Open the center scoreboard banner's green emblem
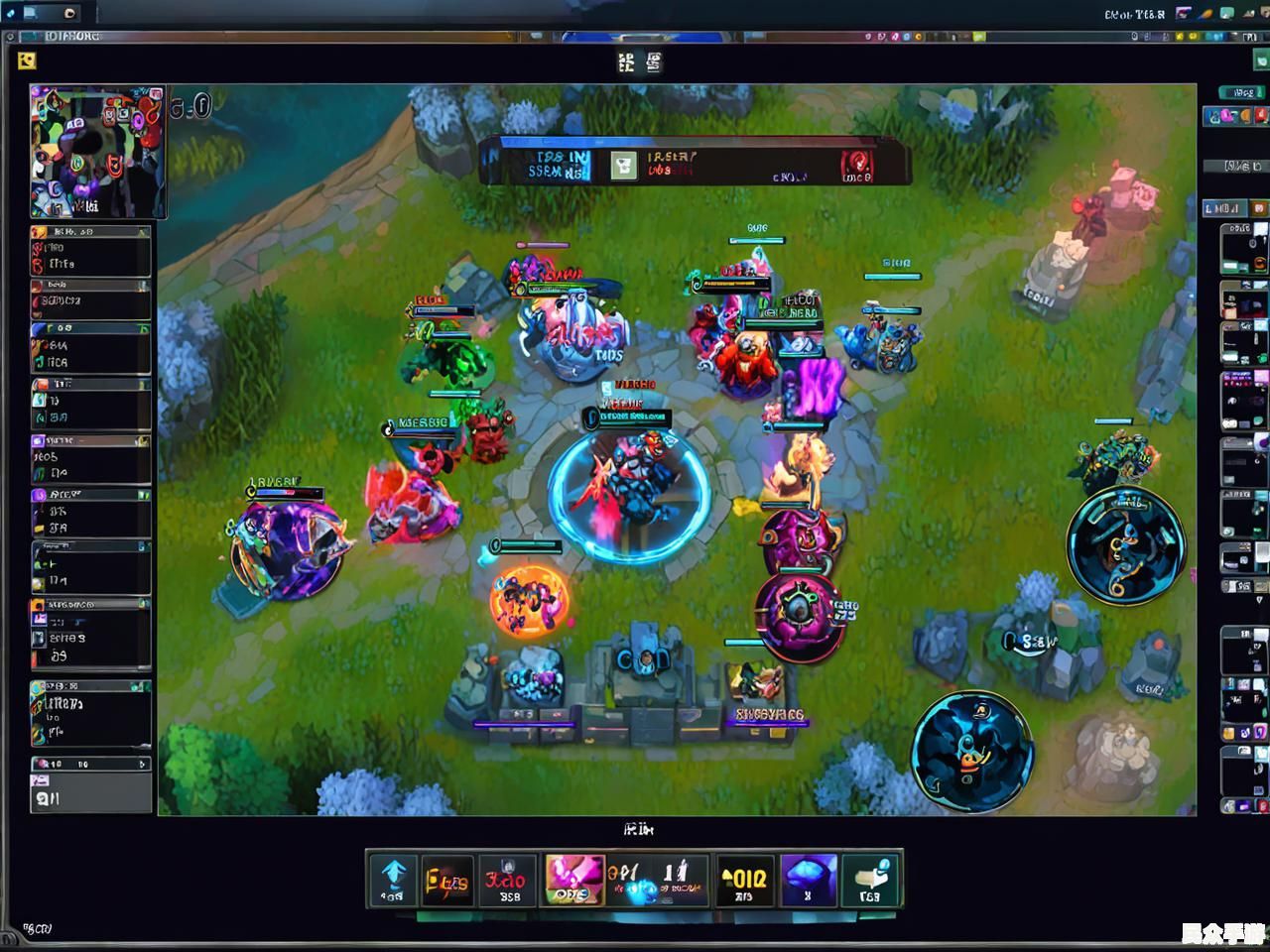 click(623, 165)
